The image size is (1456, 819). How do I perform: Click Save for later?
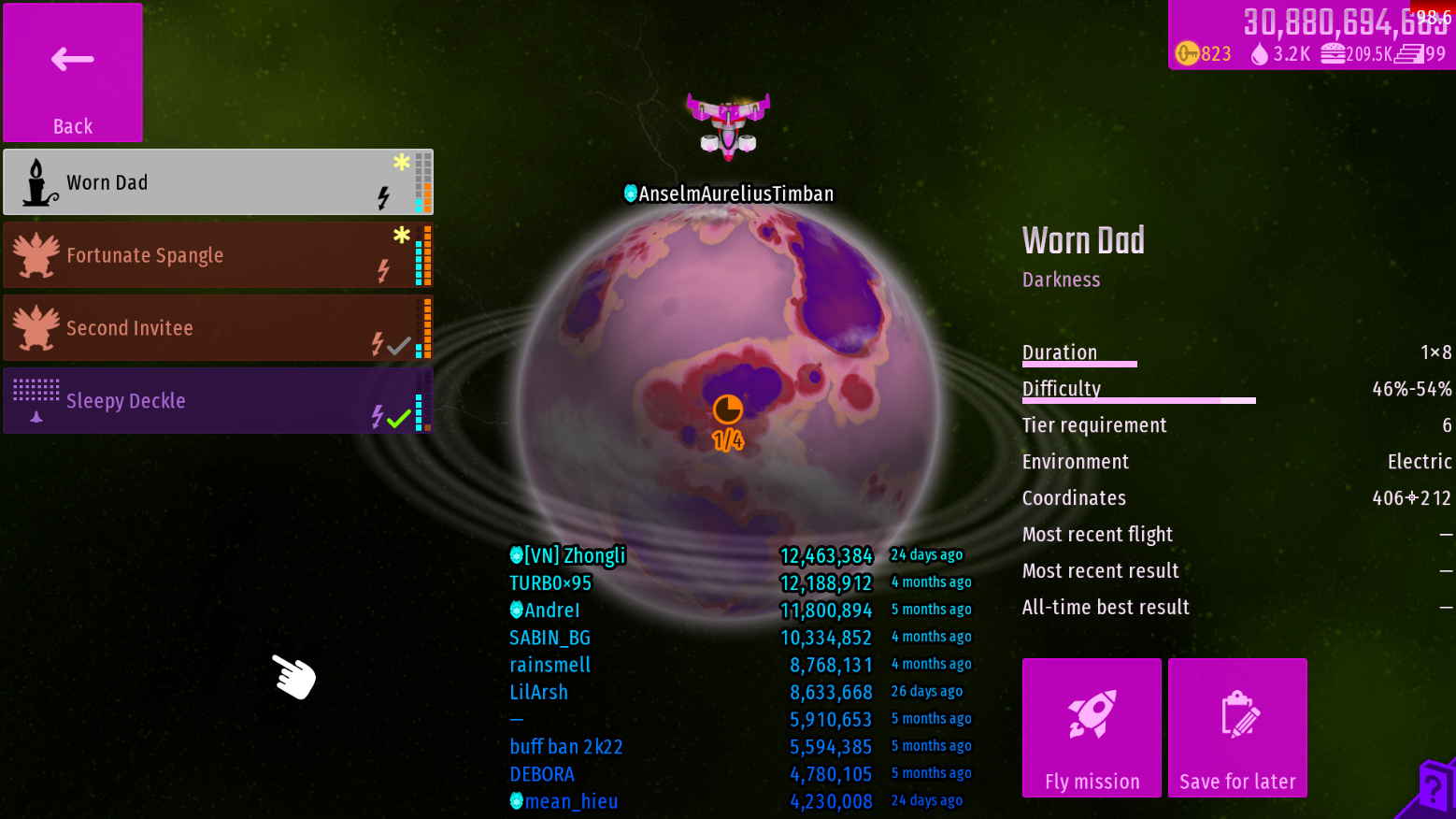pos(1237,727)
